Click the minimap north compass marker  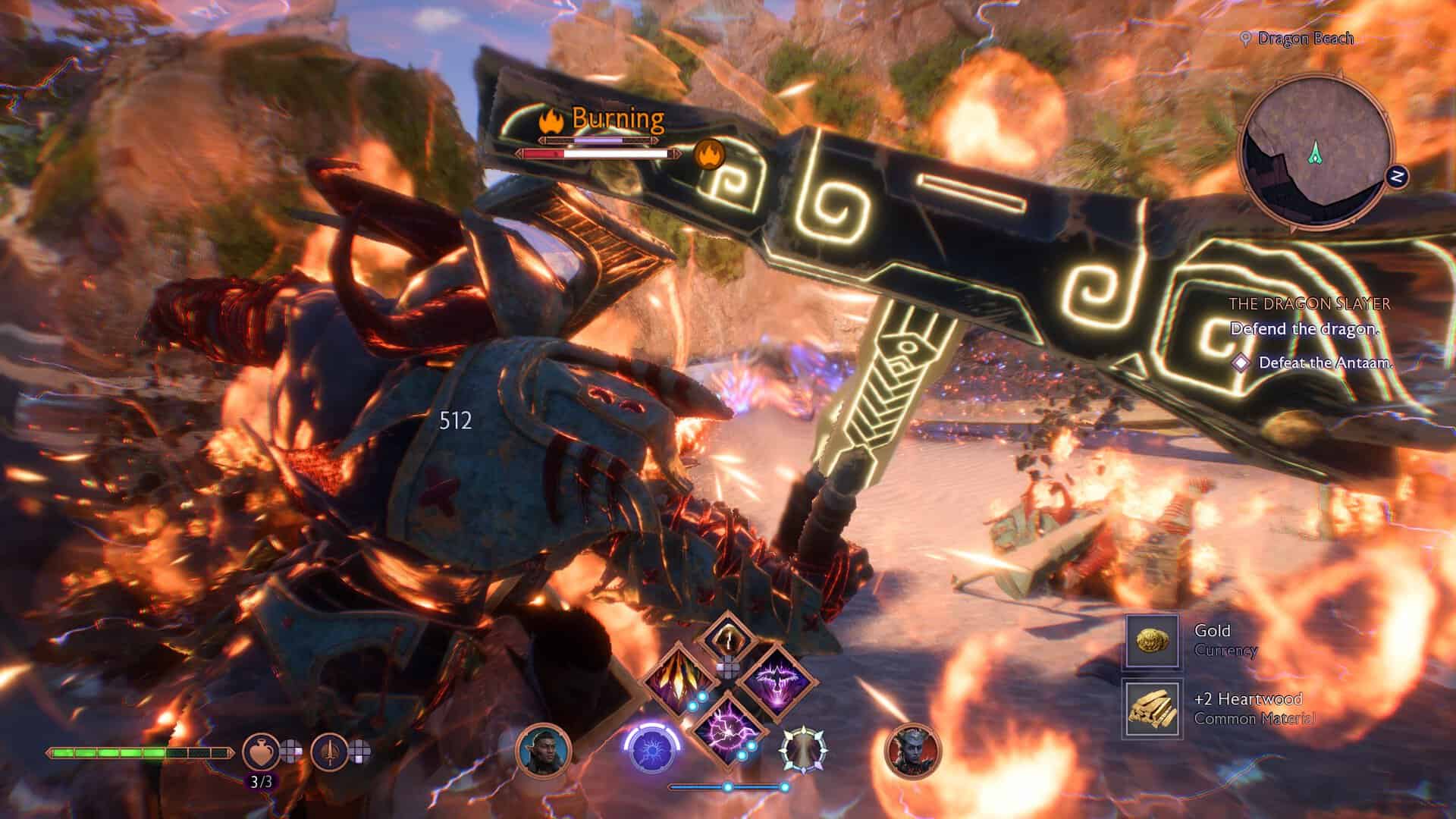pyautogui.click(x=1398, y=177)
